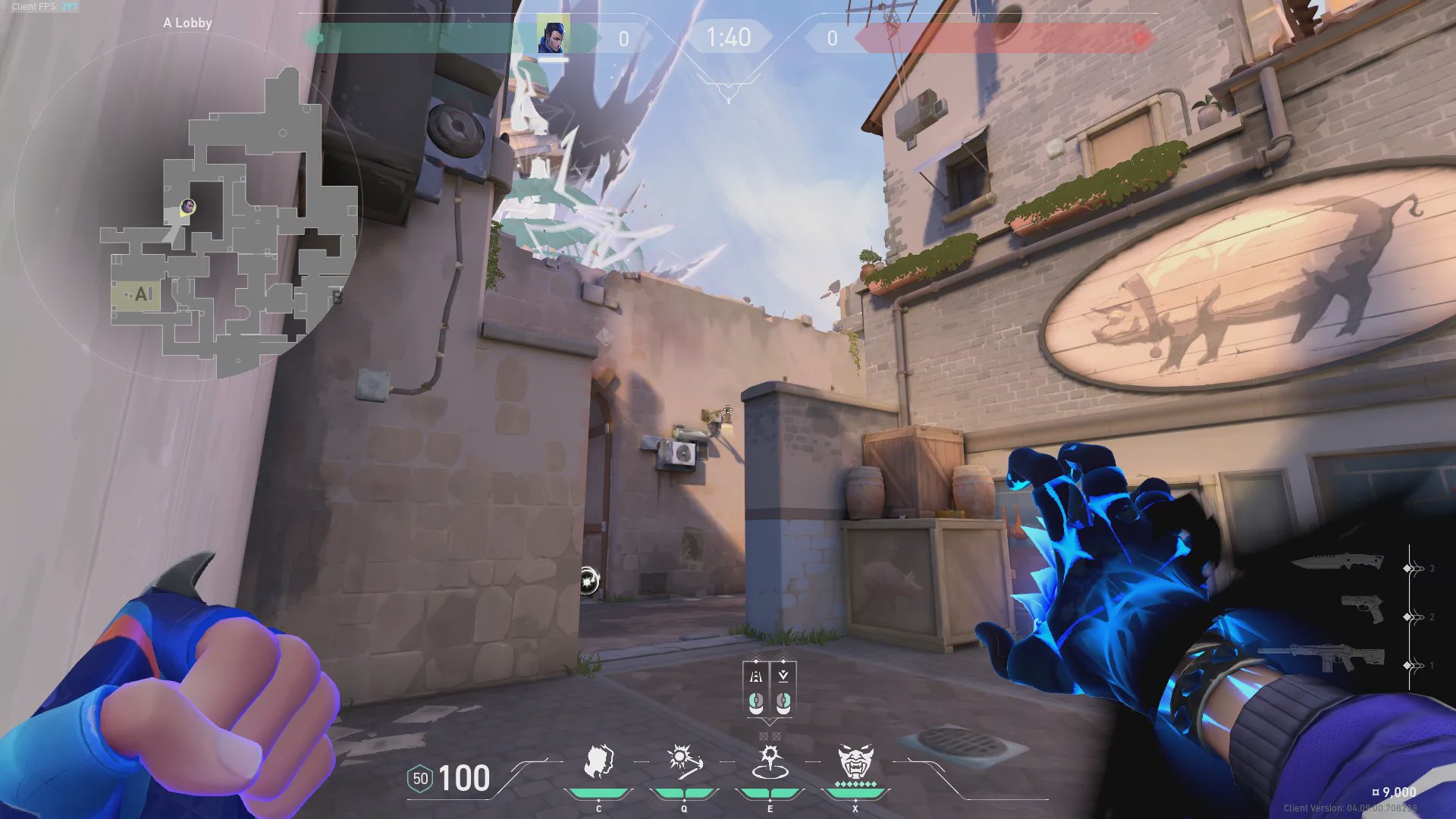Select the pistol sidearm slot
This screenshot has height=819, width=1456.
click(1362, 608)
